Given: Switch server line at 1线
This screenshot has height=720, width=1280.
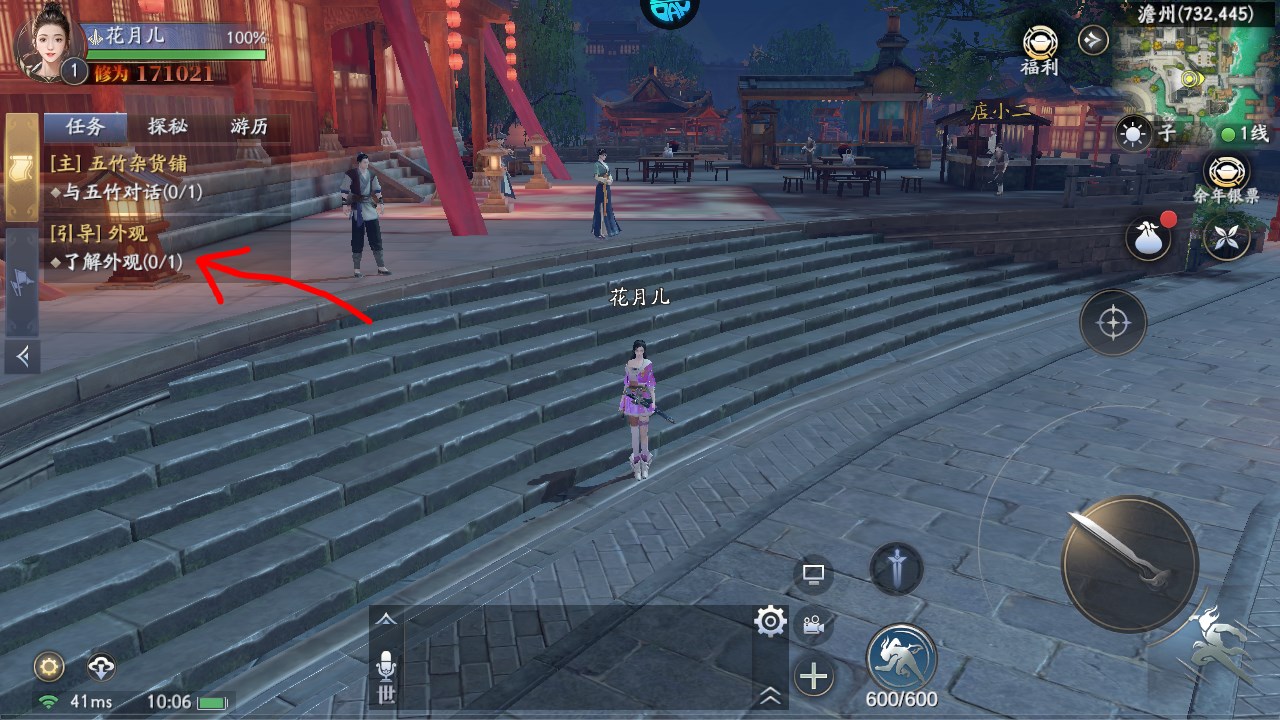Looking at the screenshot, I should (x=1243, y=134).
